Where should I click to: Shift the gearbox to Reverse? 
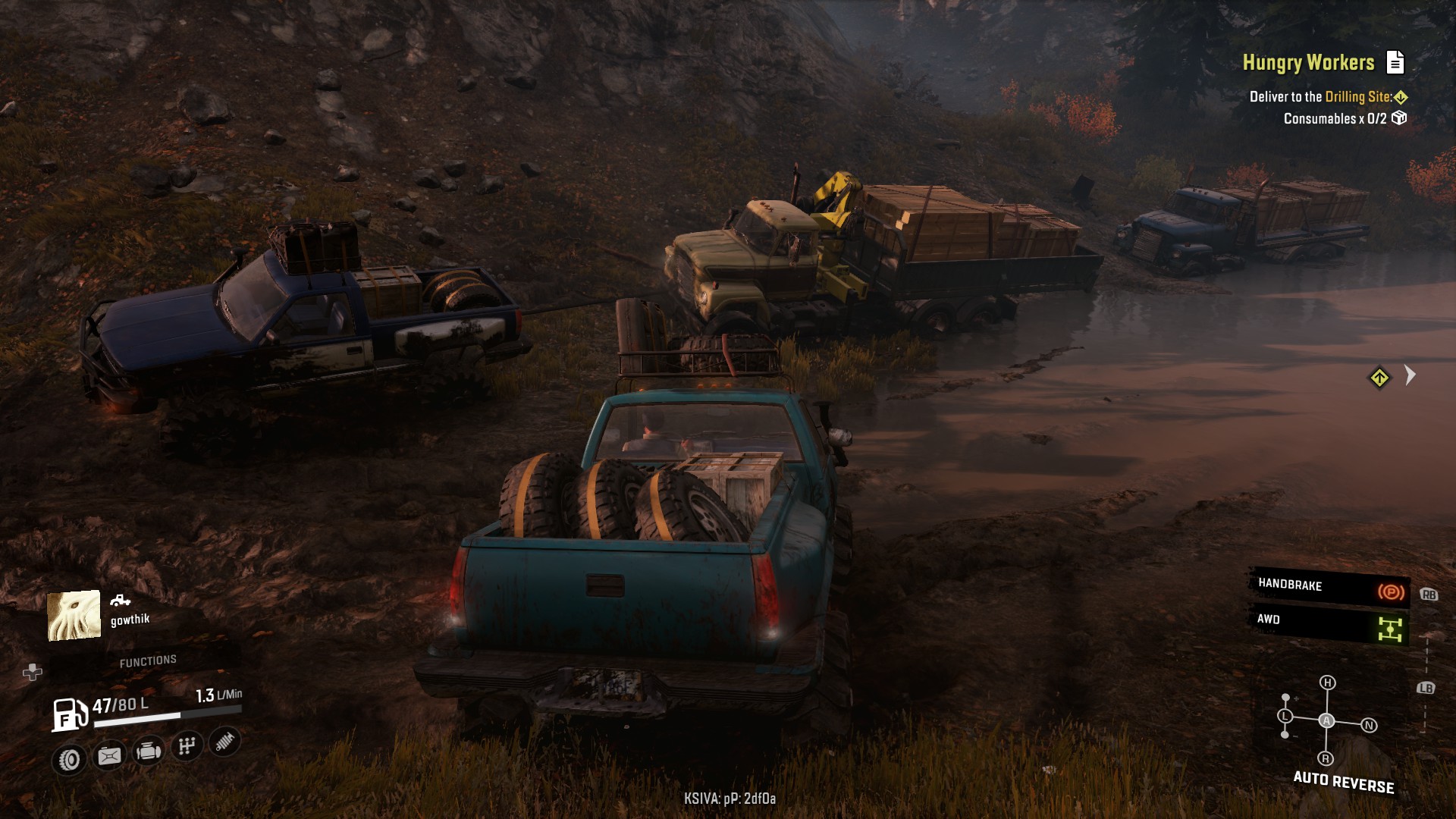tap(1326, 758)
